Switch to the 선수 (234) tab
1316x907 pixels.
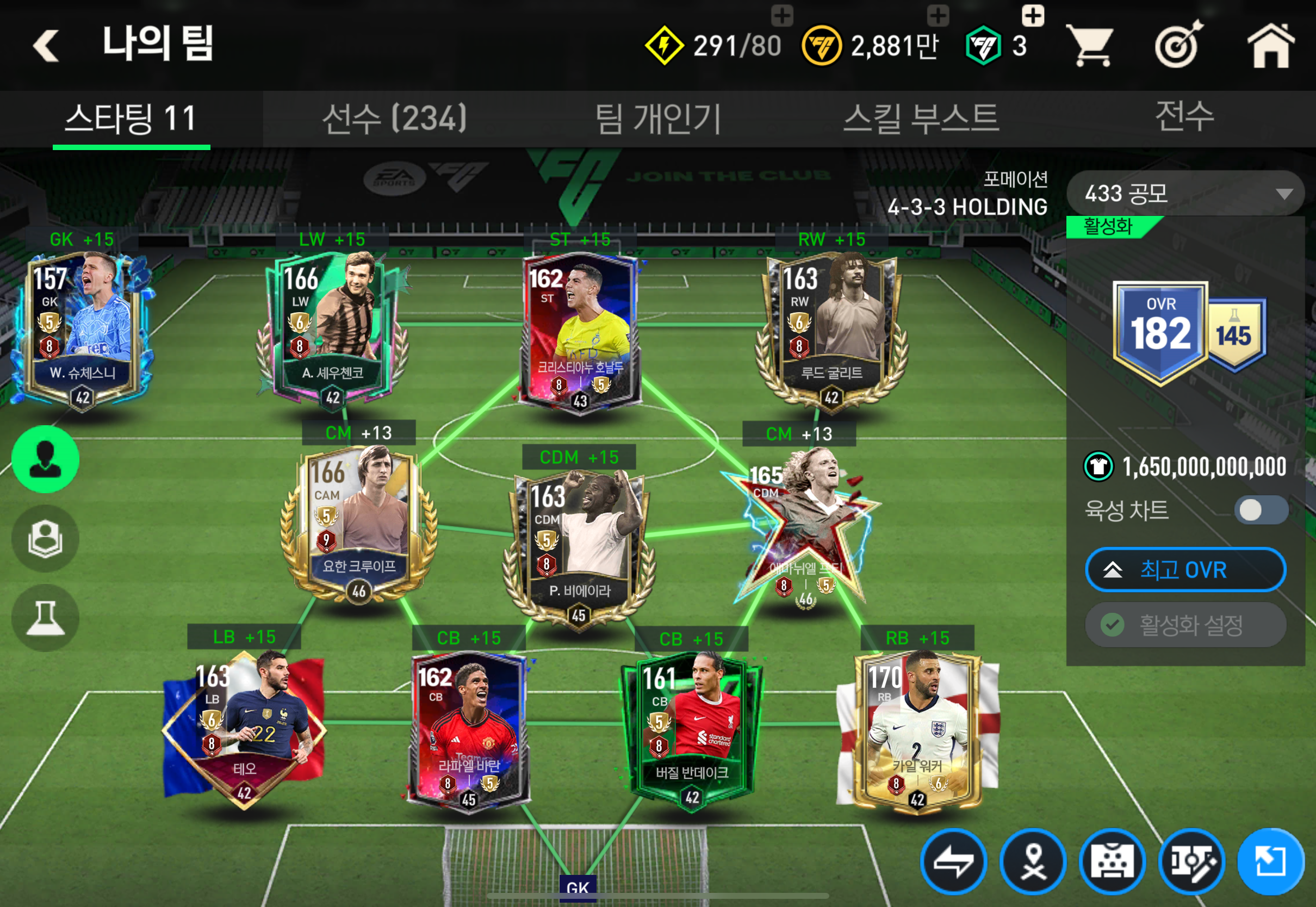point(394,118)
